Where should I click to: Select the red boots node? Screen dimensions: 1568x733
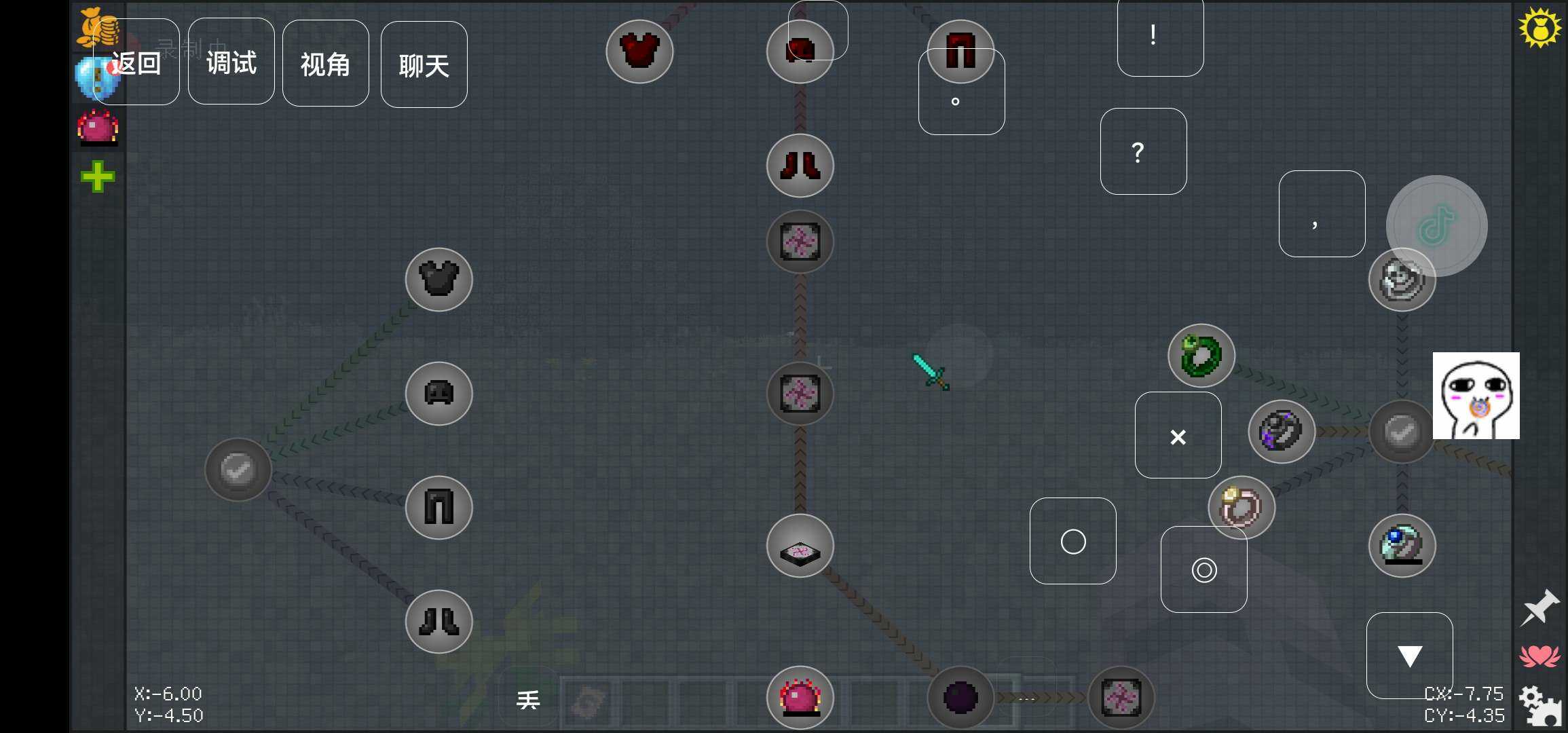click(800, 166)
